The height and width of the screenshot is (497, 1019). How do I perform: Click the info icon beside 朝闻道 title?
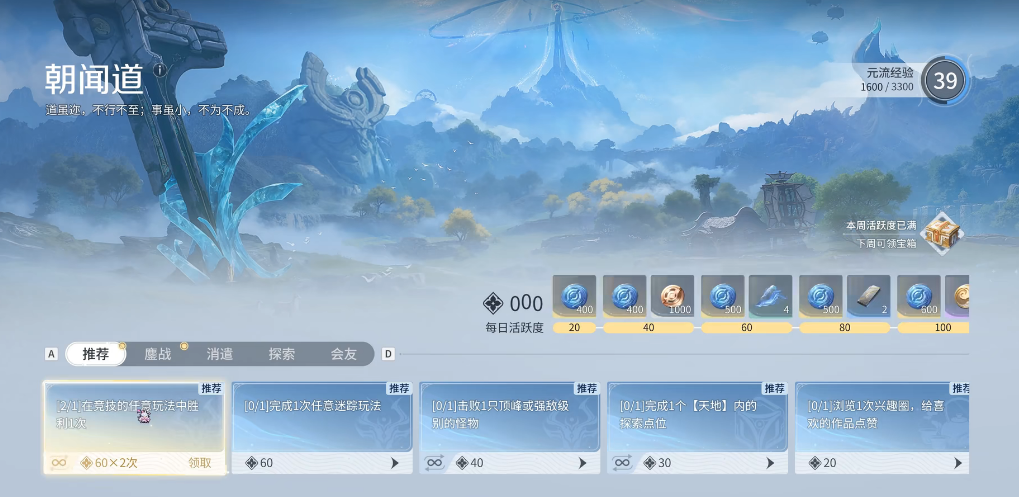coord(160,70)
